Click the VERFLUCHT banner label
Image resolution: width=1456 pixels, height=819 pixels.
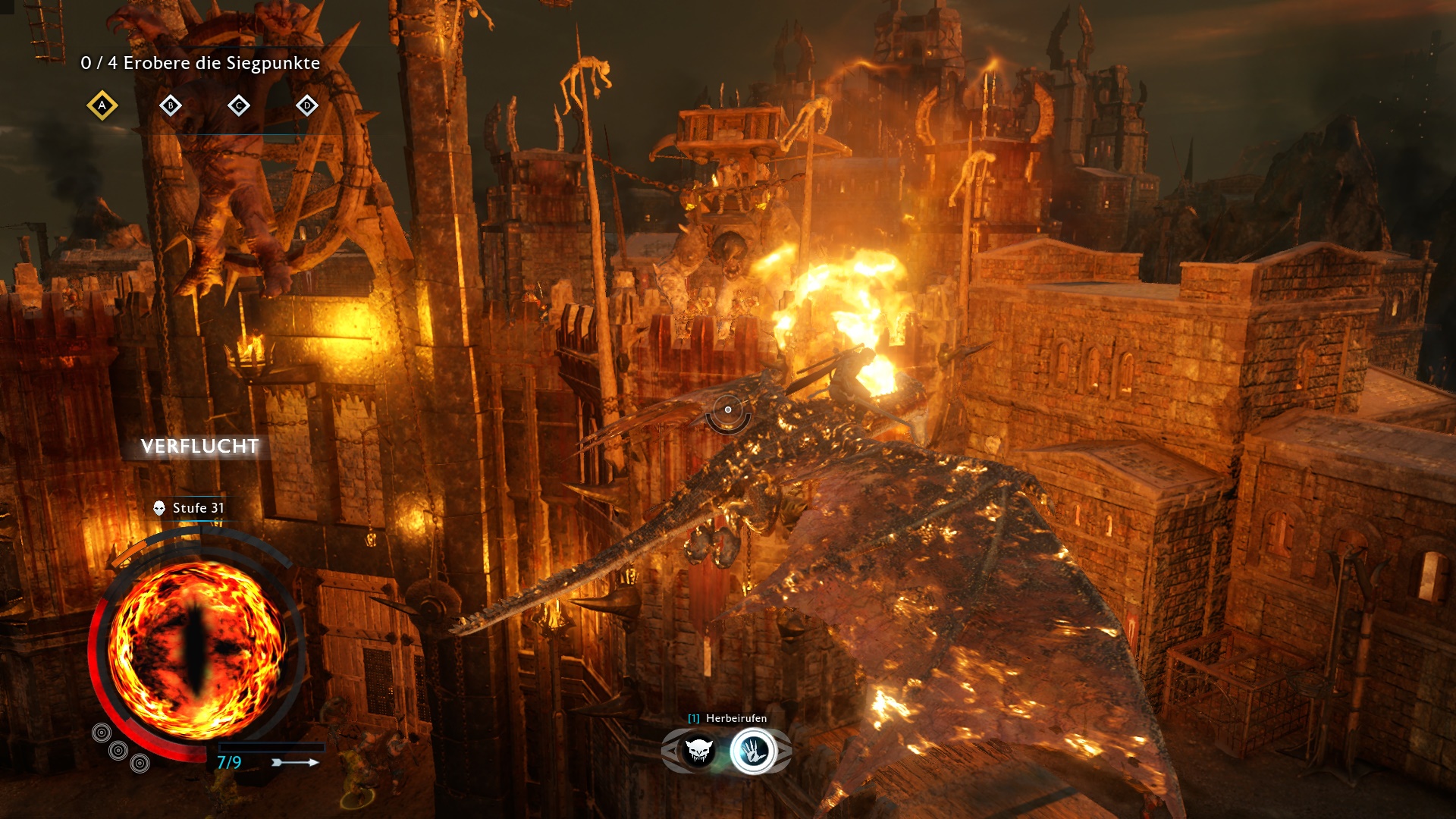[199, 447]
